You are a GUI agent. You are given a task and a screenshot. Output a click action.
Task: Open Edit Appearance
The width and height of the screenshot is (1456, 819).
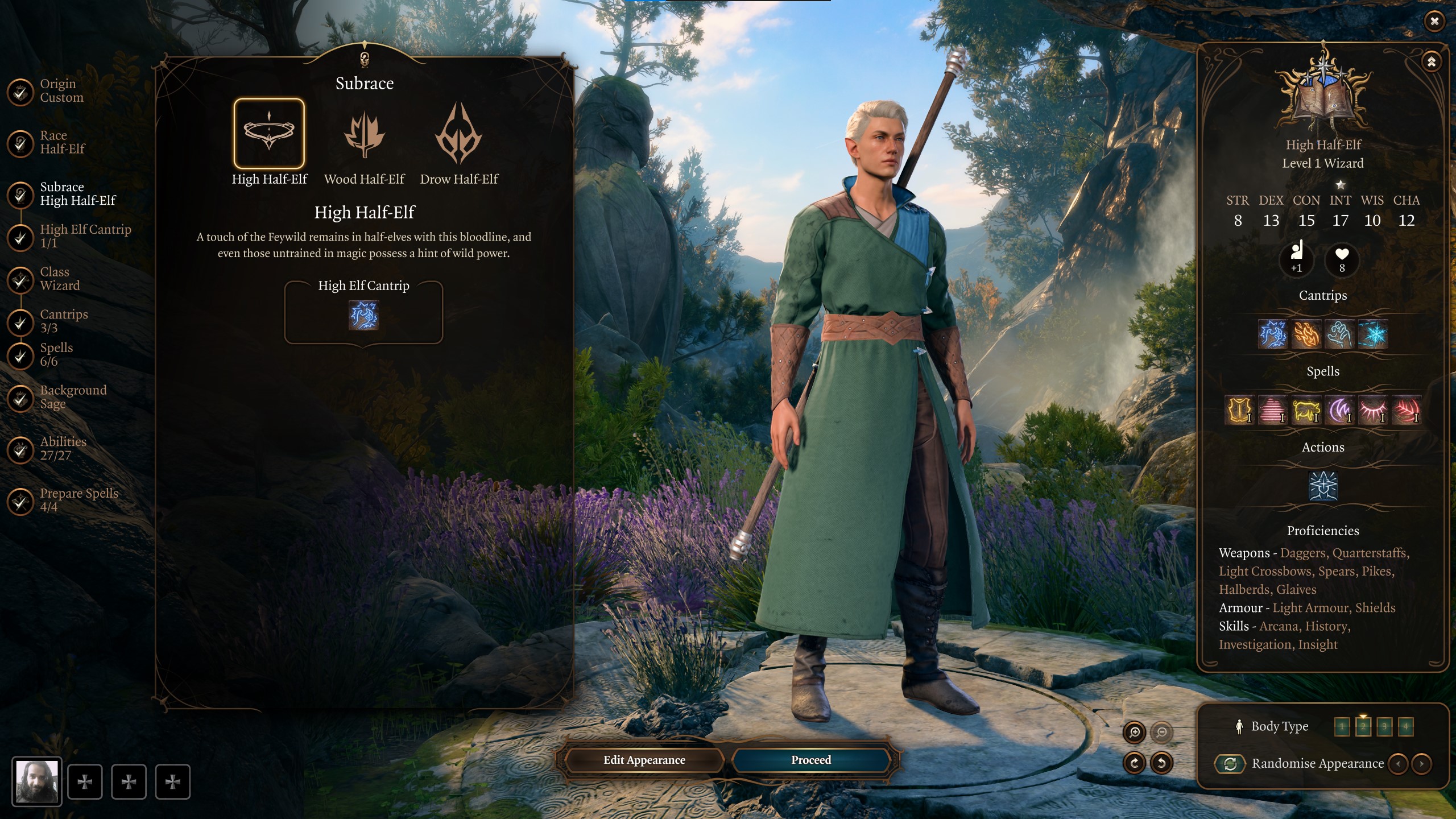(644, 760)
